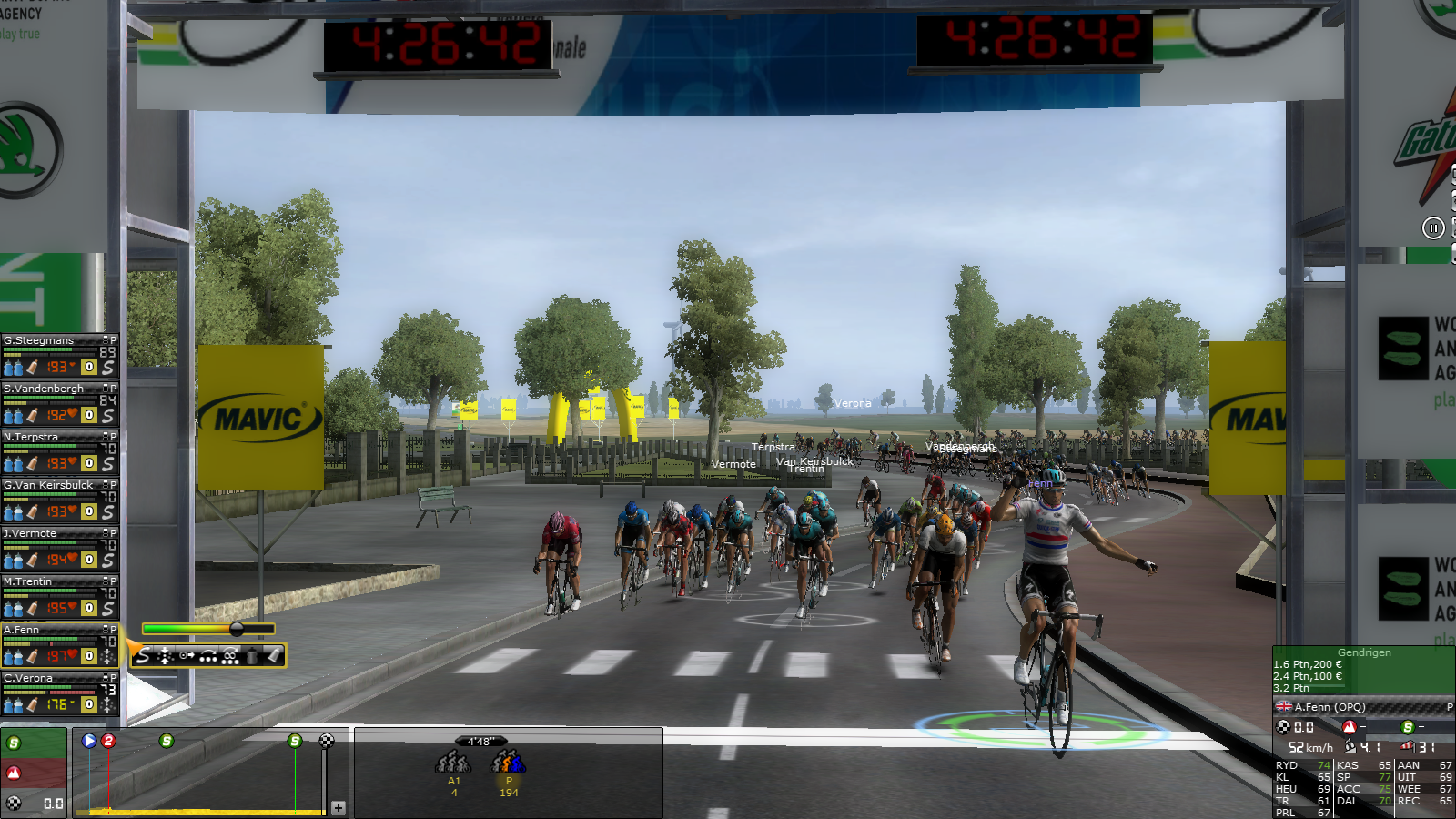
Task: Select rider S.Vandenbergh panel
Action: [x=44, y=389]
